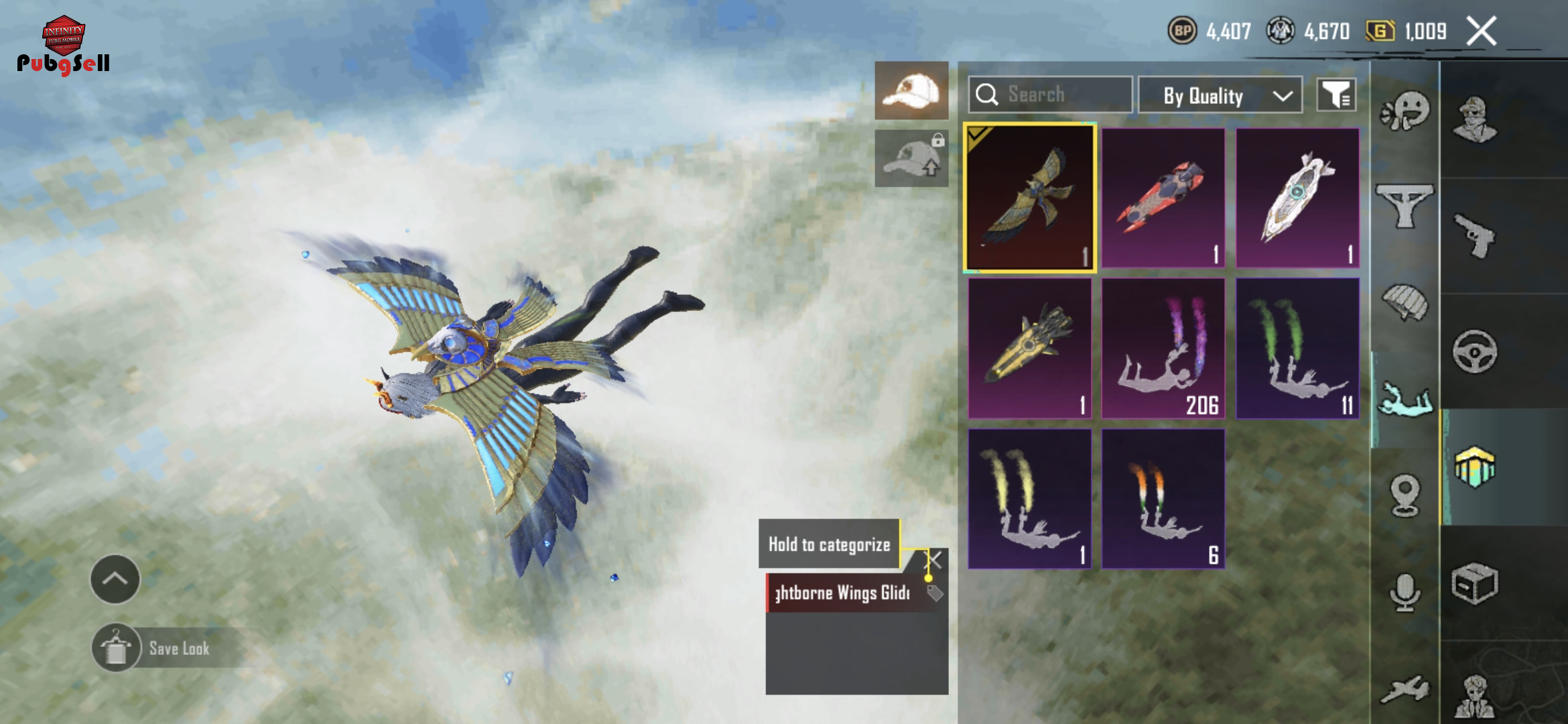Switch to the parachute category

(x=1404, y=303)
